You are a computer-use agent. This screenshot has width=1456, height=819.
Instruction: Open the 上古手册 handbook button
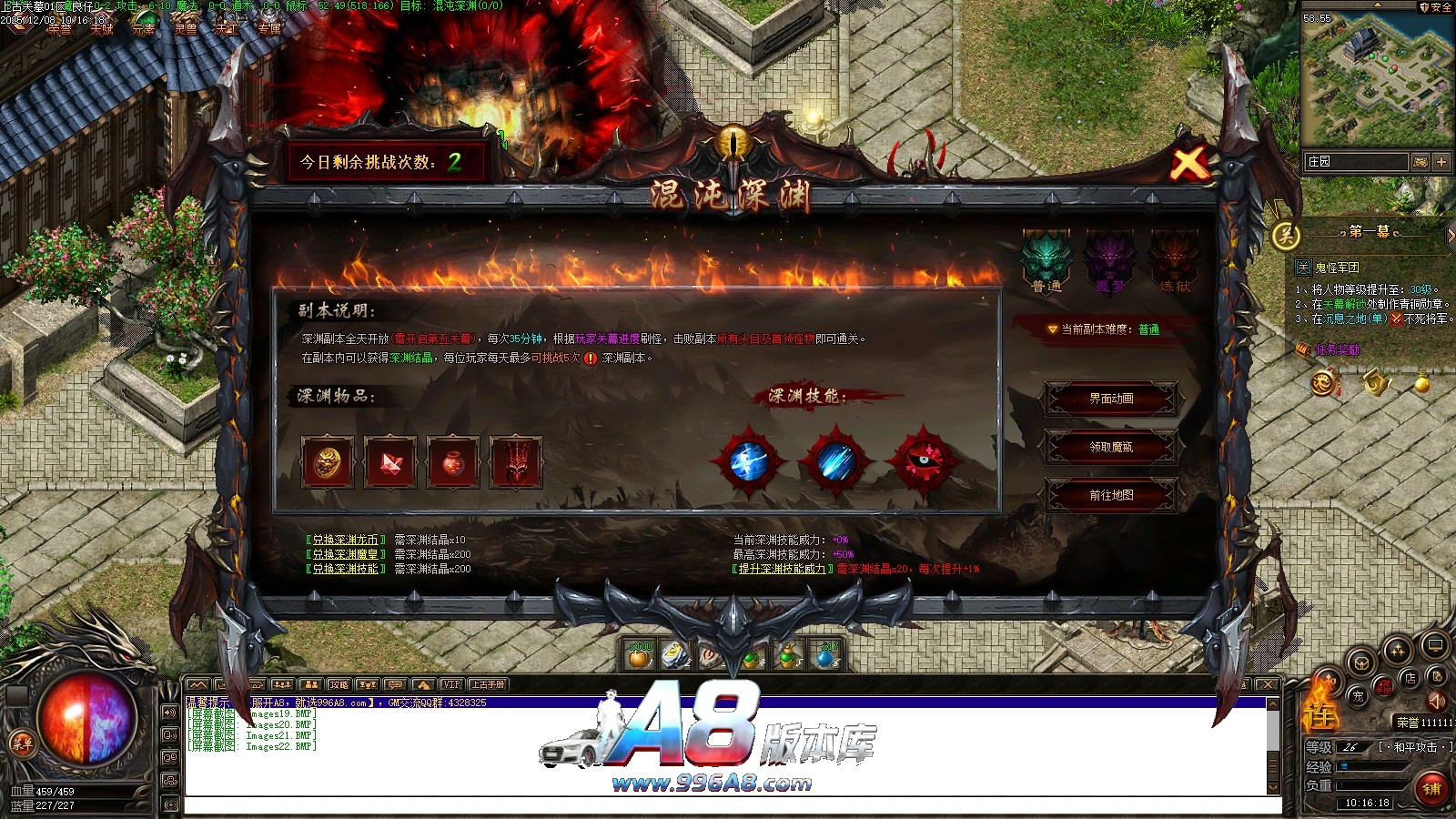point(487,684)
